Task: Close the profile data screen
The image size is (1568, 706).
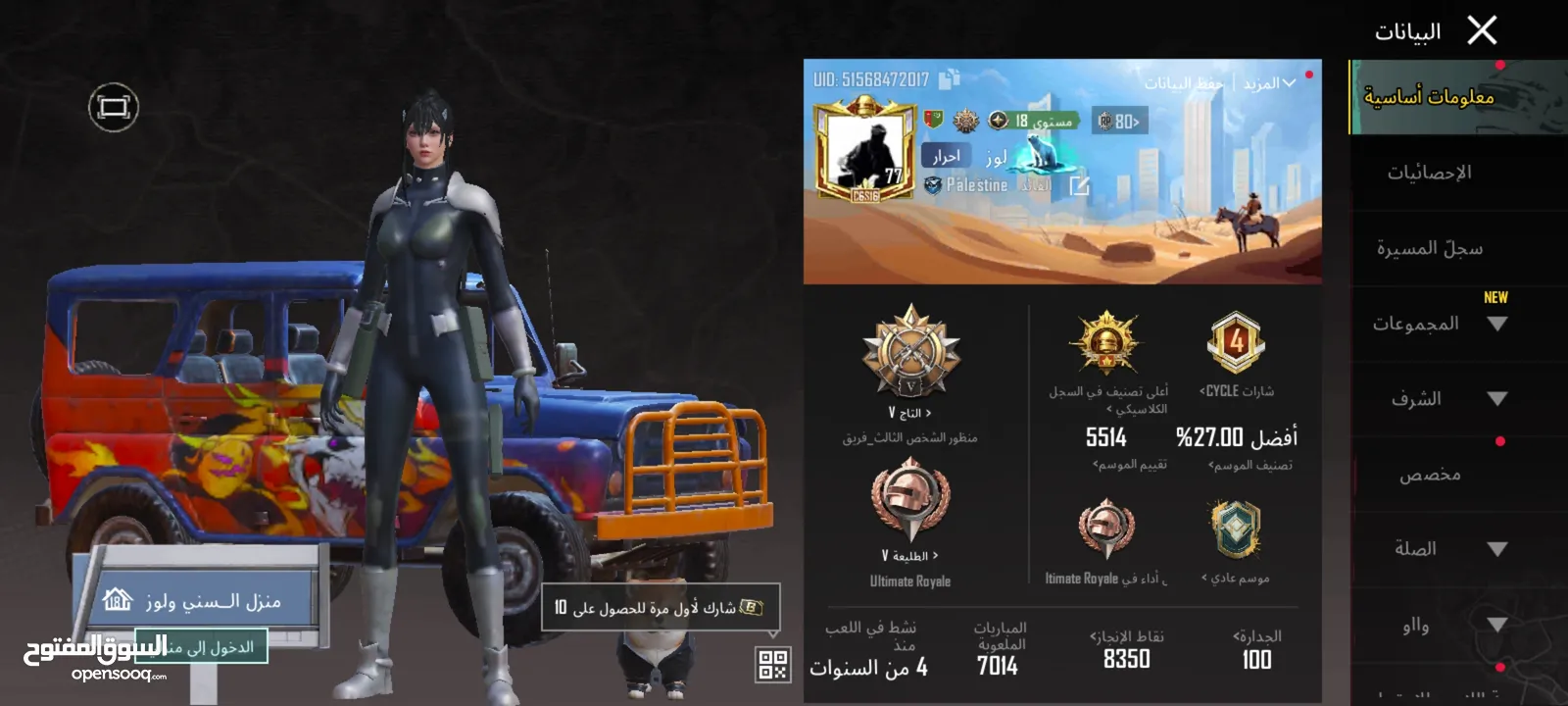Action: coord(1482,30)
